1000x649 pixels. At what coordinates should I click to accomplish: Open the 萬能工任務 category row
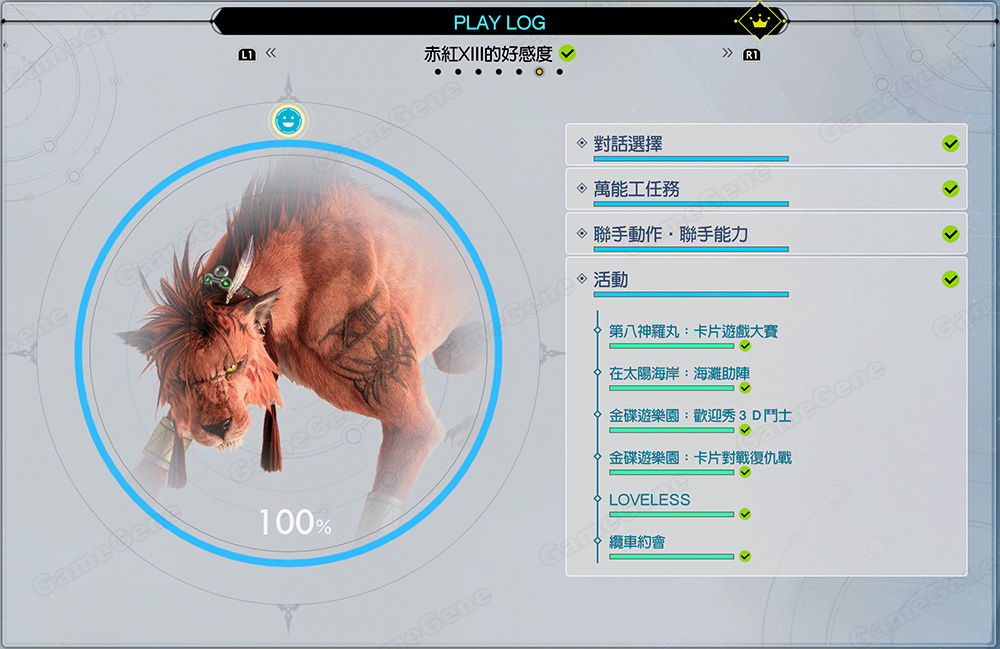[x=765, y=189]
